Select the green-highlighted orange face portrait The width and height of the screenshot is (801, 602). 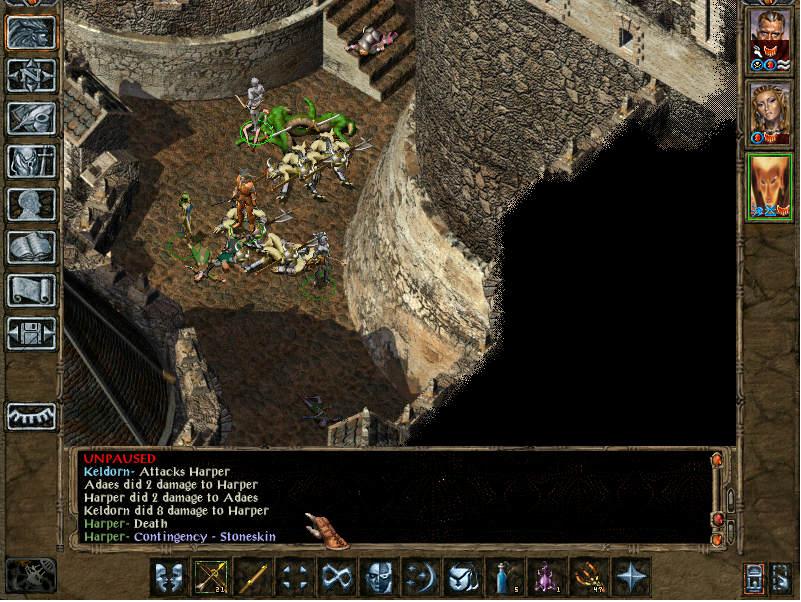(769, 187)
